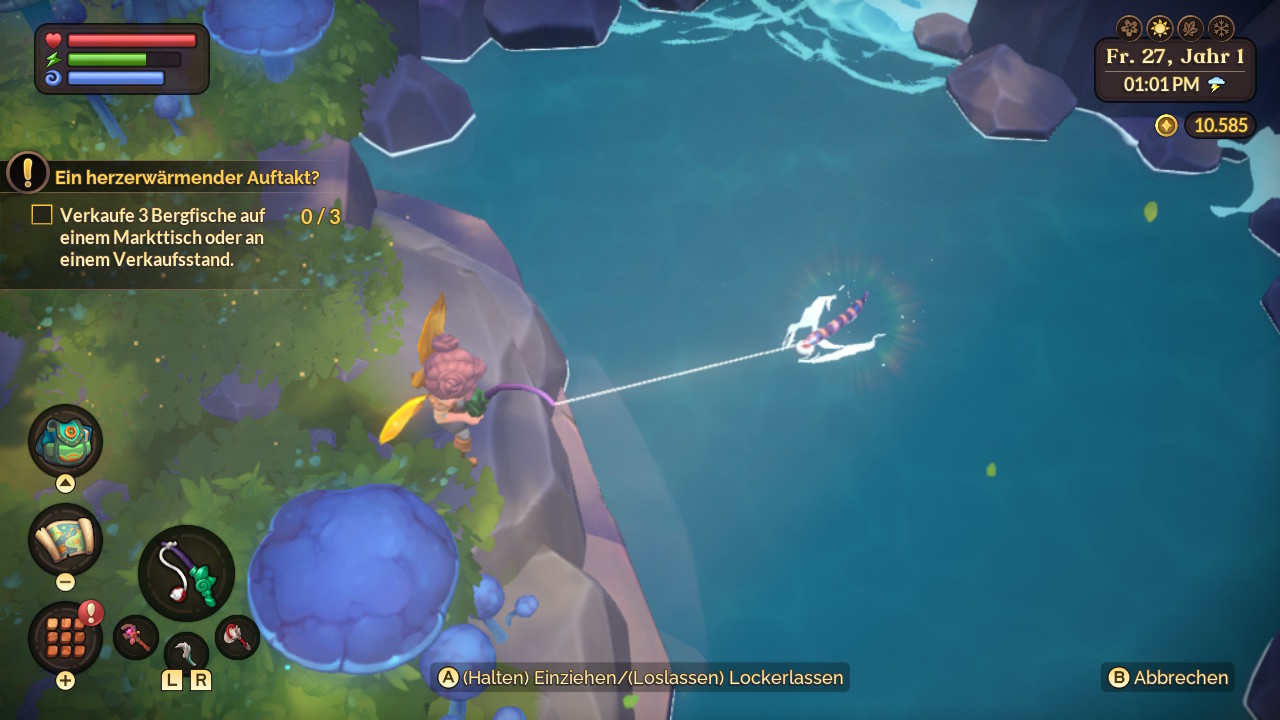
Task: Tick the 'Verkaufe 3 Bergfische' objective checkbox
Action: click(x=42, y=214)
